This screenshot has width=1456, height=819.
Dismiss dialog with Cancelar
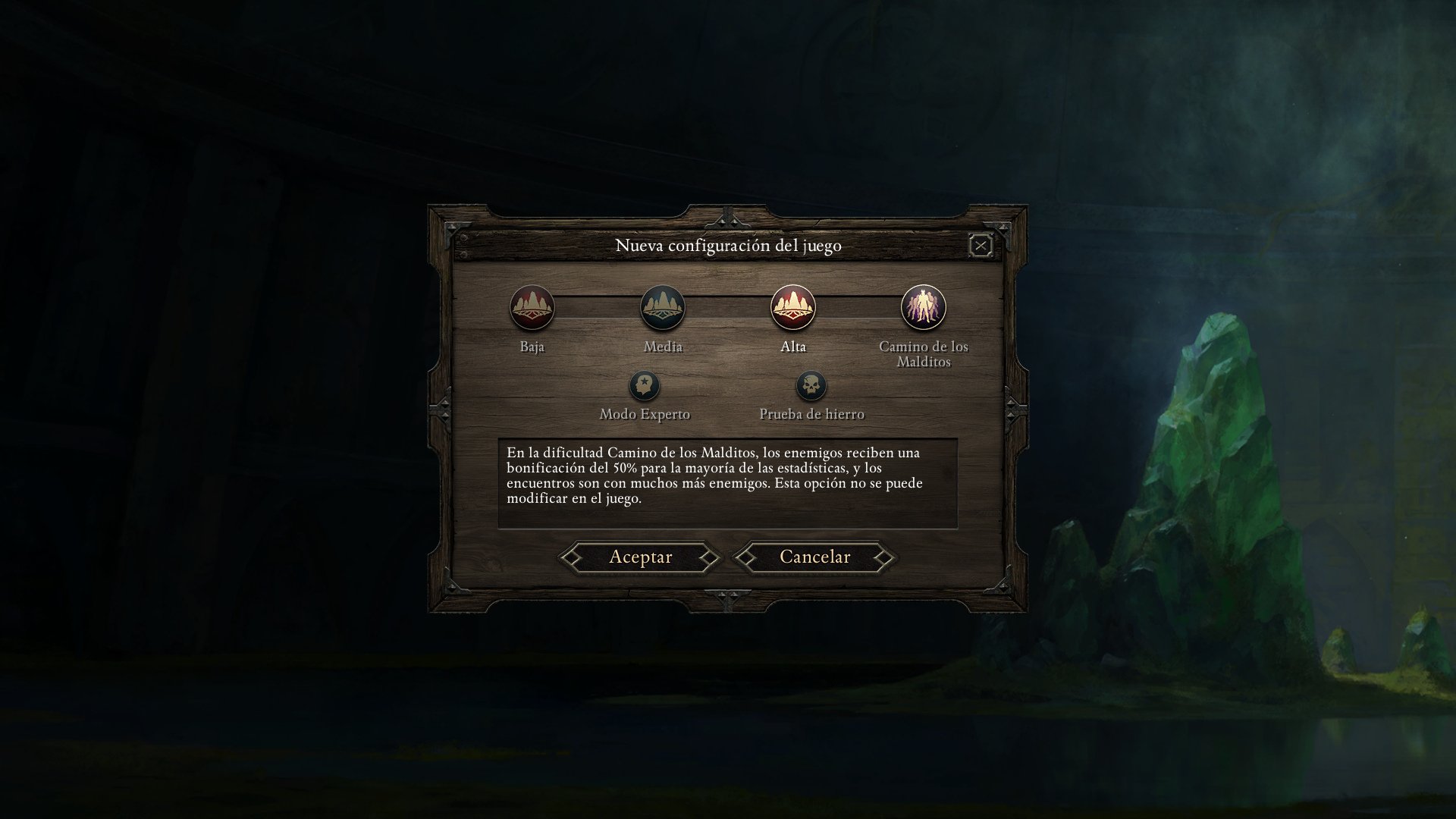click(813, 557)
